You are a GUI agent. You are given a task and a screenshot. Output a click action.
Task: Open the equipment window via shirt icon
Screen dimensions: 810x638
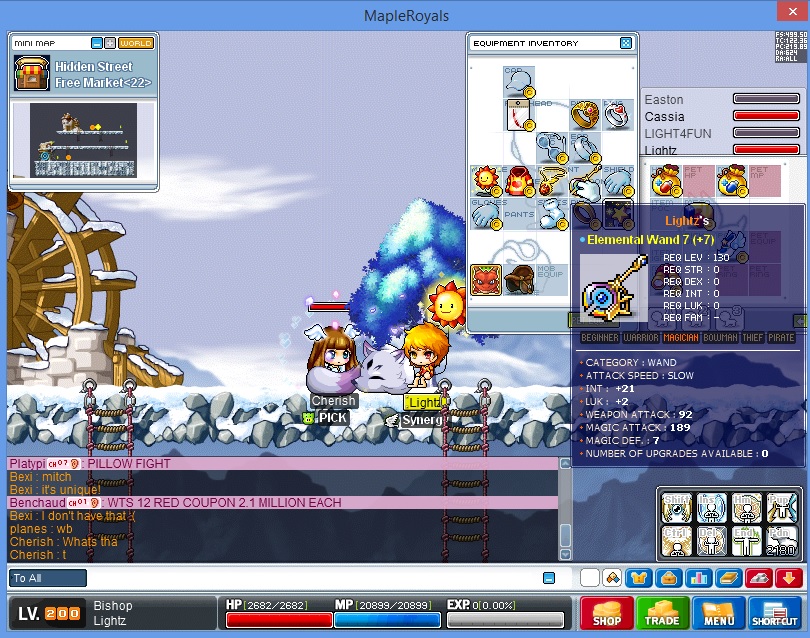click(640, 577)
